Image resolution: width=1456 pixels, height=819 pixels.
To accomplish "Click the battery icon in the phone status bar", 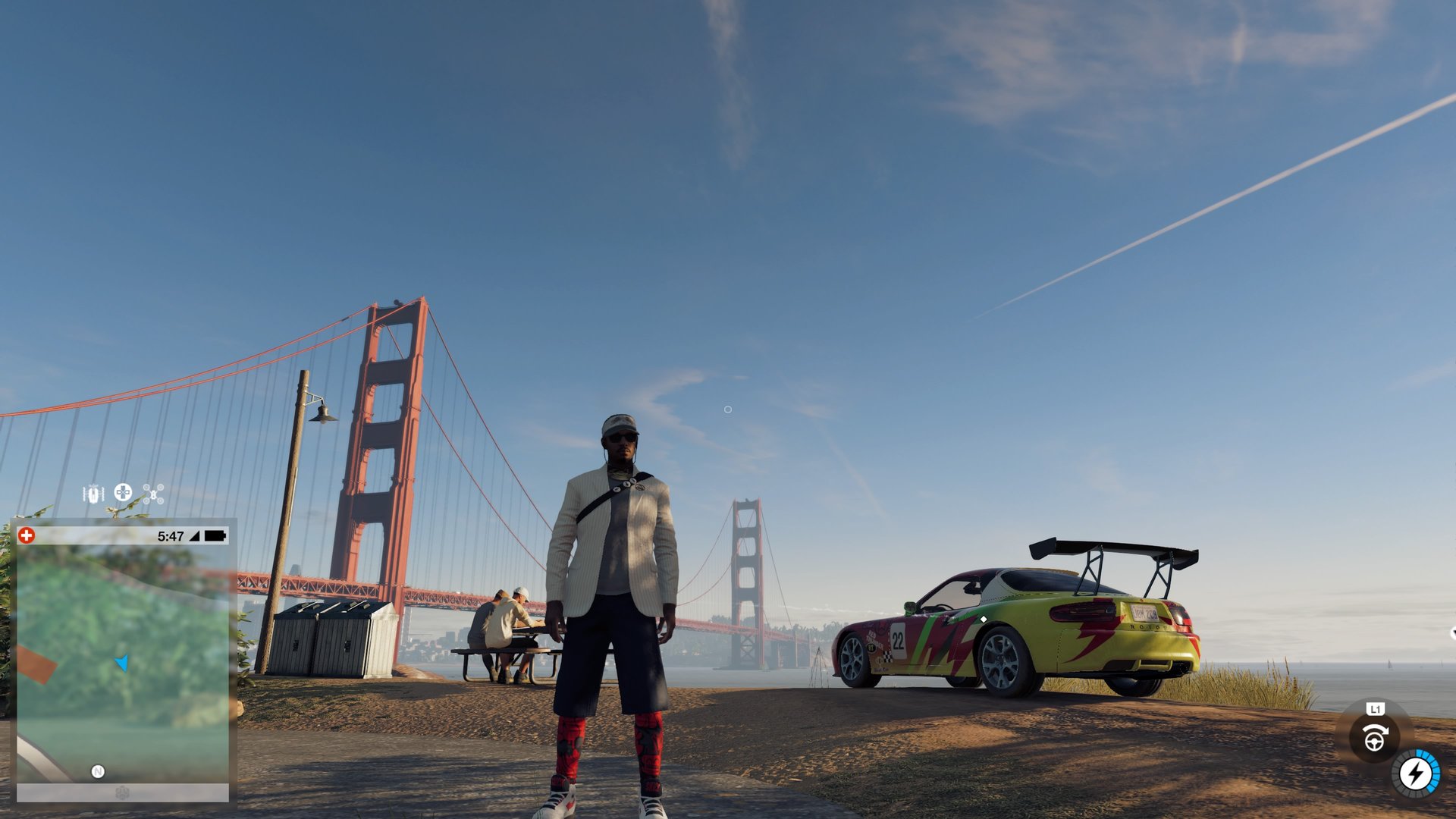I will pyautogui.click(x=216, y=535).
